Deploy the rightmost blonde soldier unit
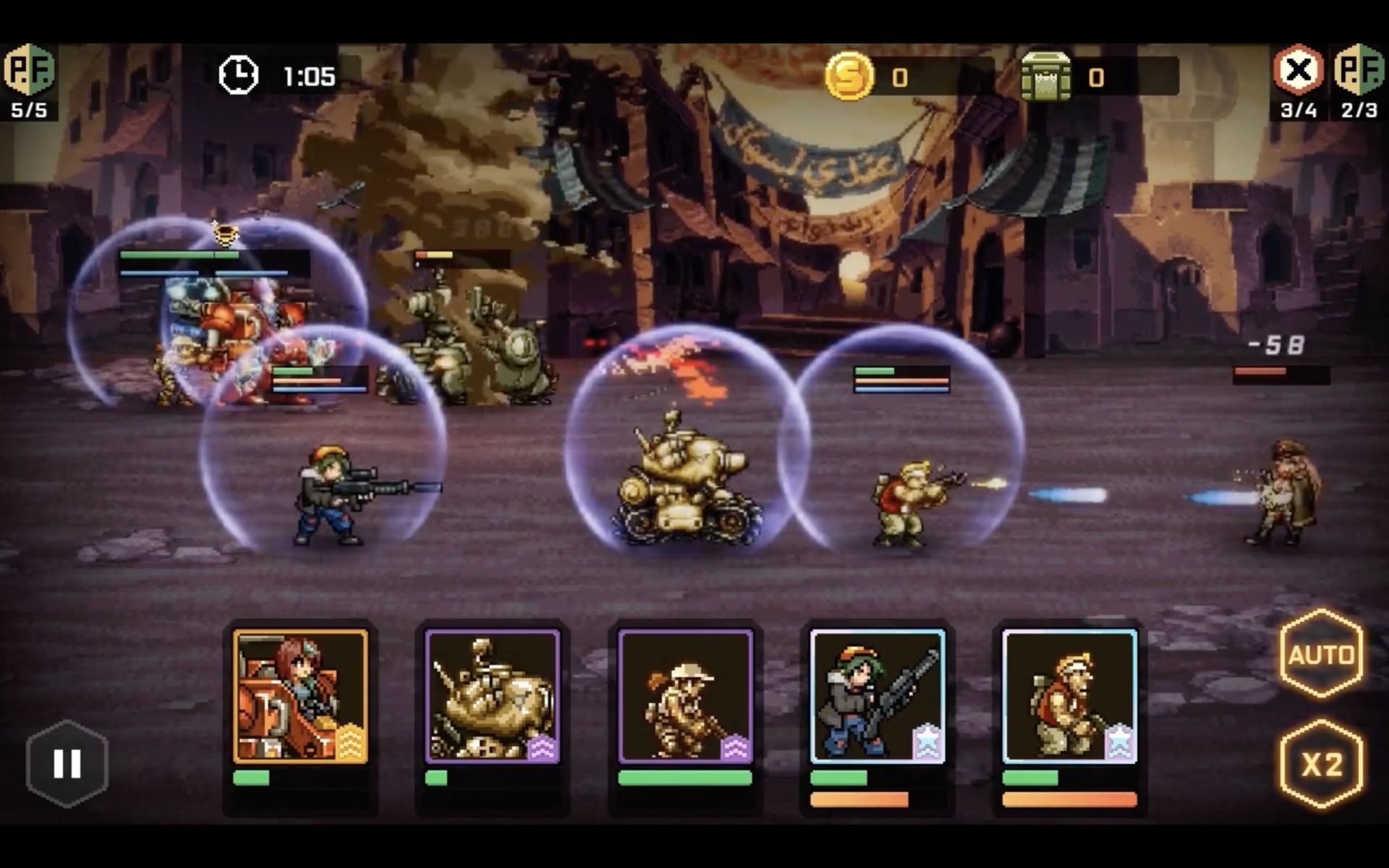This screenshot has width=1389, height=868. (1071, 694)
